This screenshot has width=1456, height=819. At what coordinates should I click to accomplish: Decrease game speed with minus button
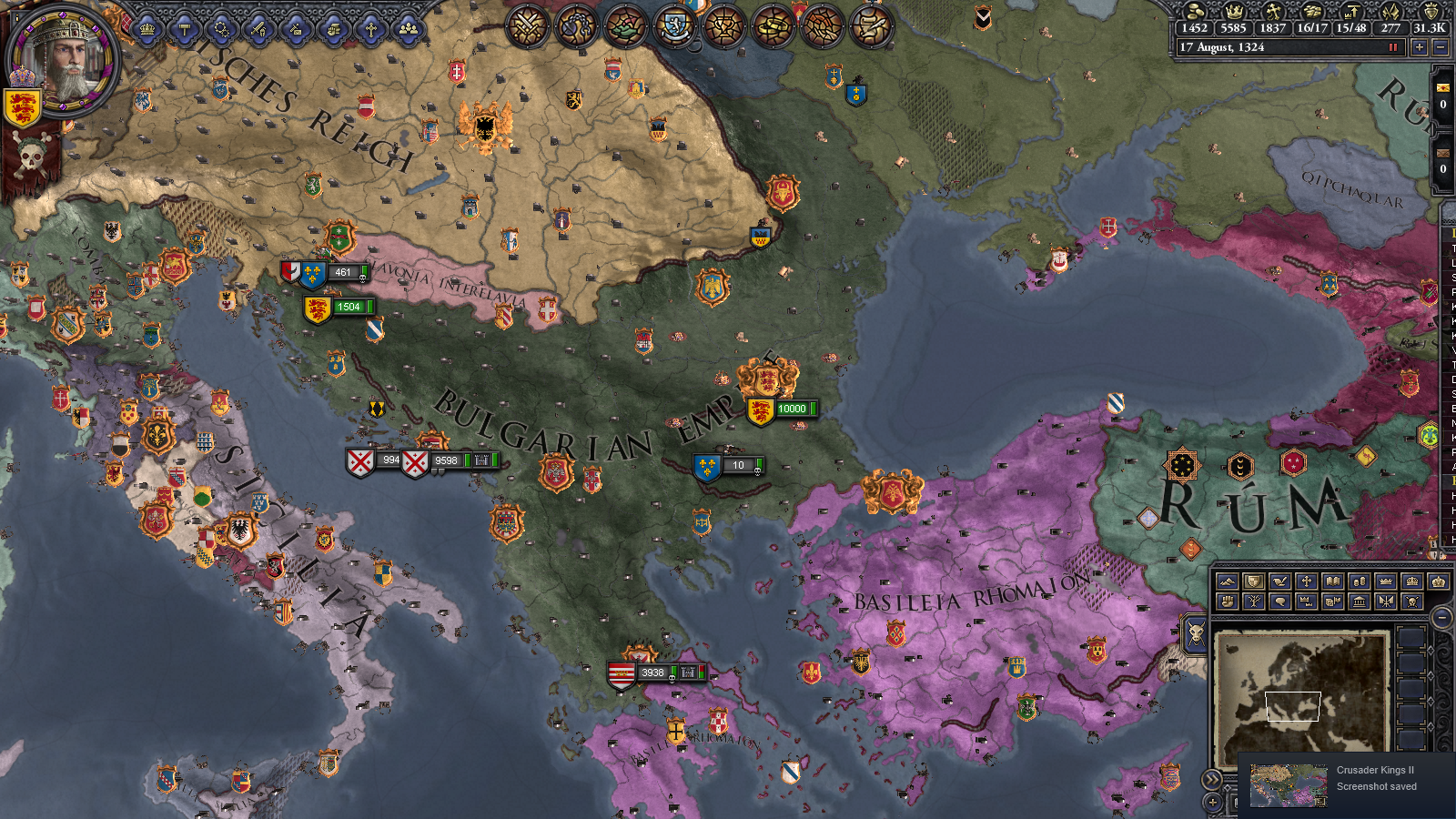point(1440,47)
